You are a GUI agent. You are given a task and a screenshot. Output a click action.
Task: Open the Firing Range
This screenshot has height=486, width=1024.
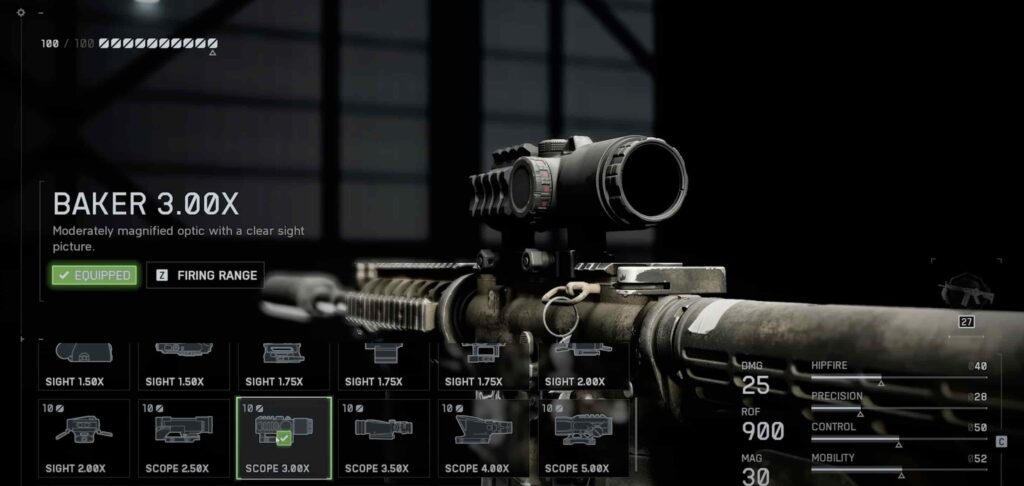point(205,275)
